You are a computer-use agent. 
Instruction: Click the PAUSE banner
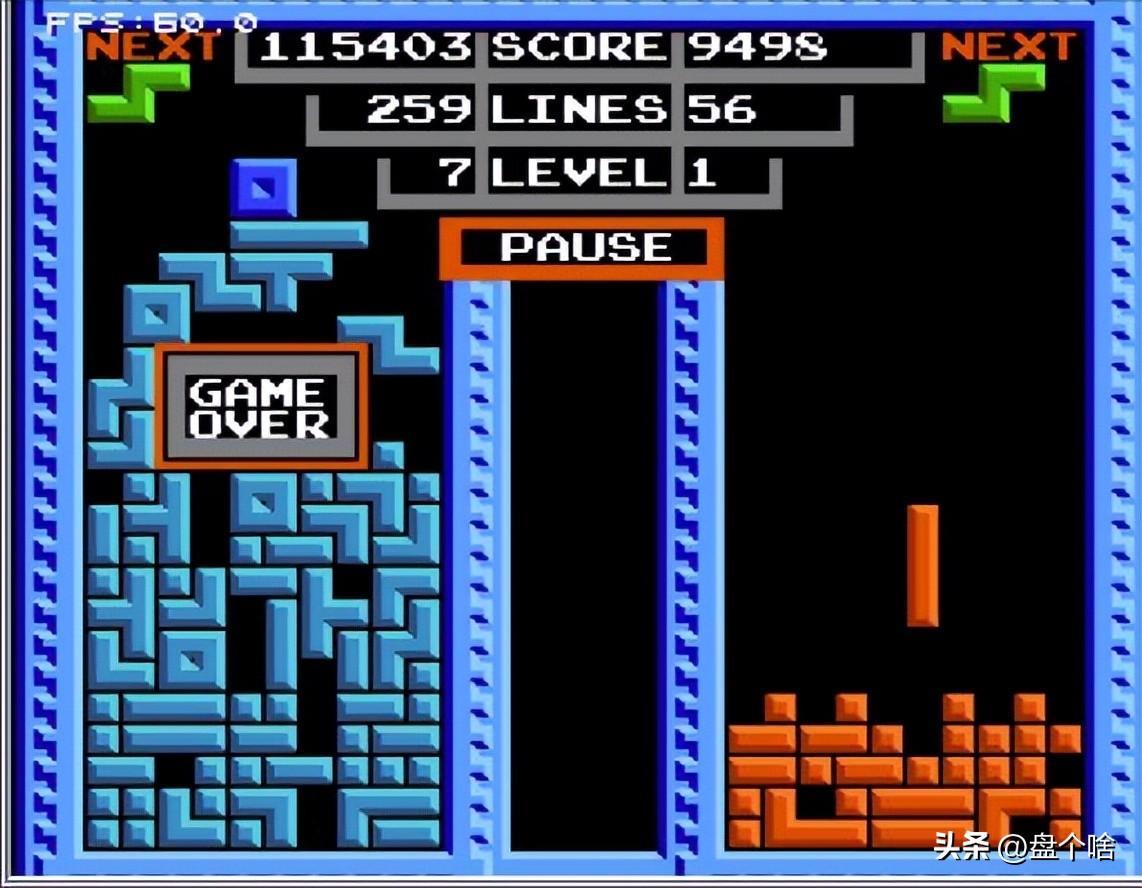(x=582, y=248)
